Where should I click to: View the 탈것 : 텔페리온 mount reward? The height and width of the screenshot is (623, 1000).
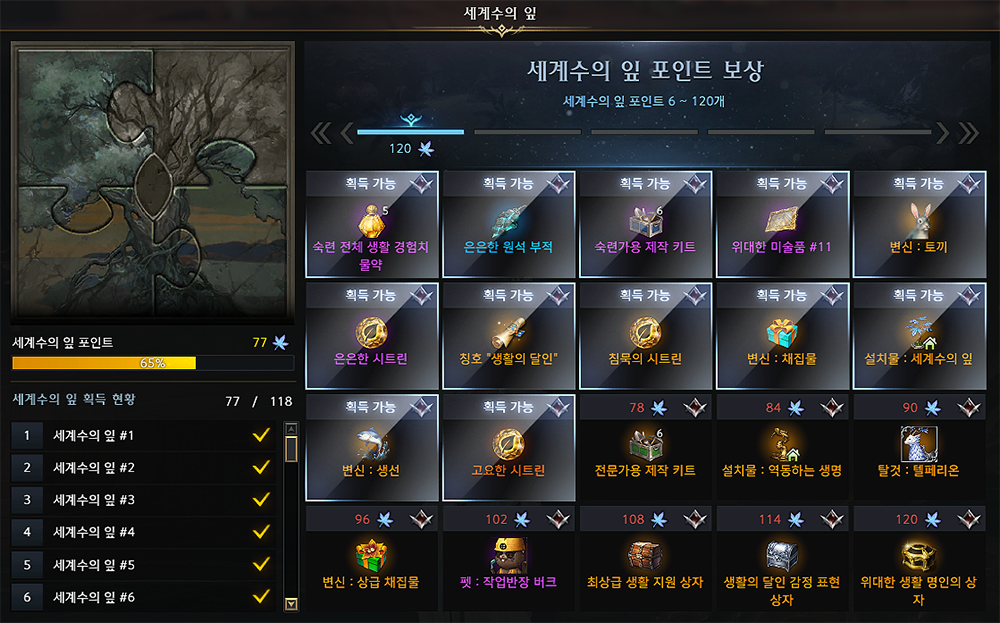click(x=918, y=449)
